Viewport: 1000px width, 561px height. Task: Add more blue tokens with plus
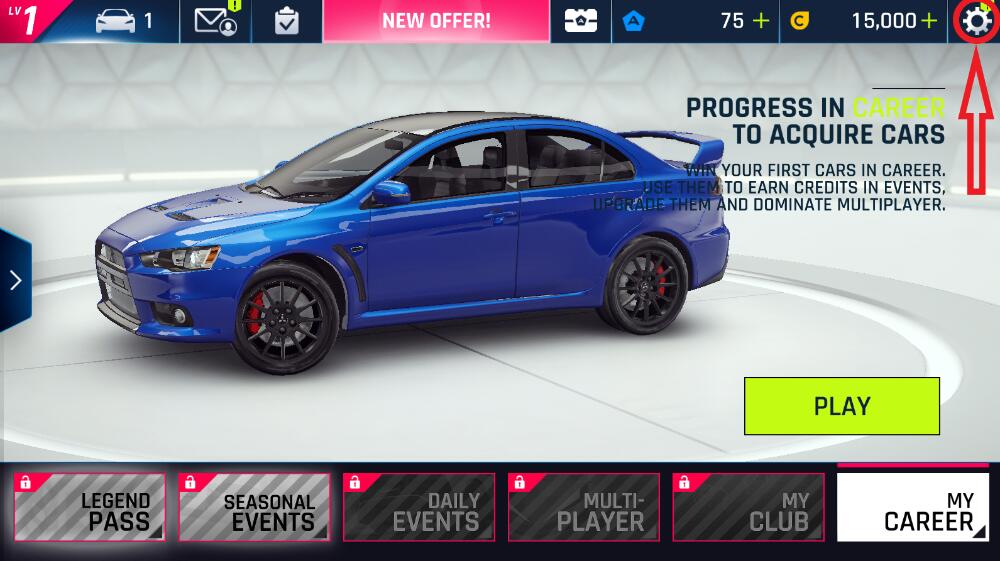(761, 21)
